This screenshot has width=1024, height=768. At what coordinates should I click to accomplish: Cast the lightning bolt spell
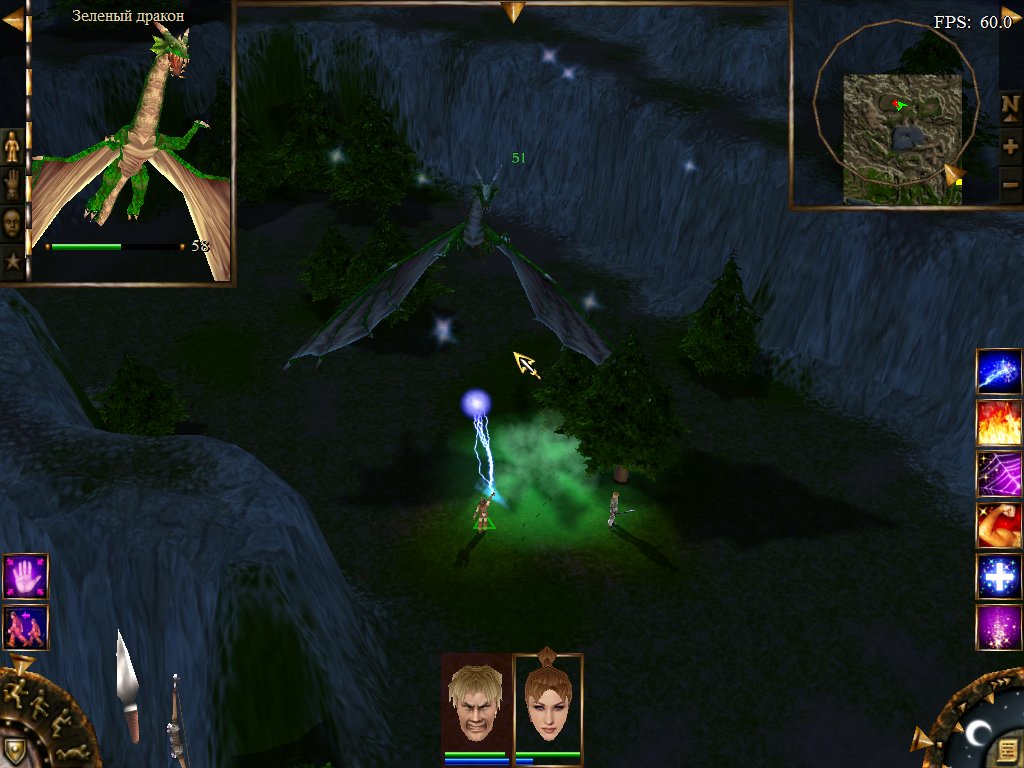click(999, 372)
